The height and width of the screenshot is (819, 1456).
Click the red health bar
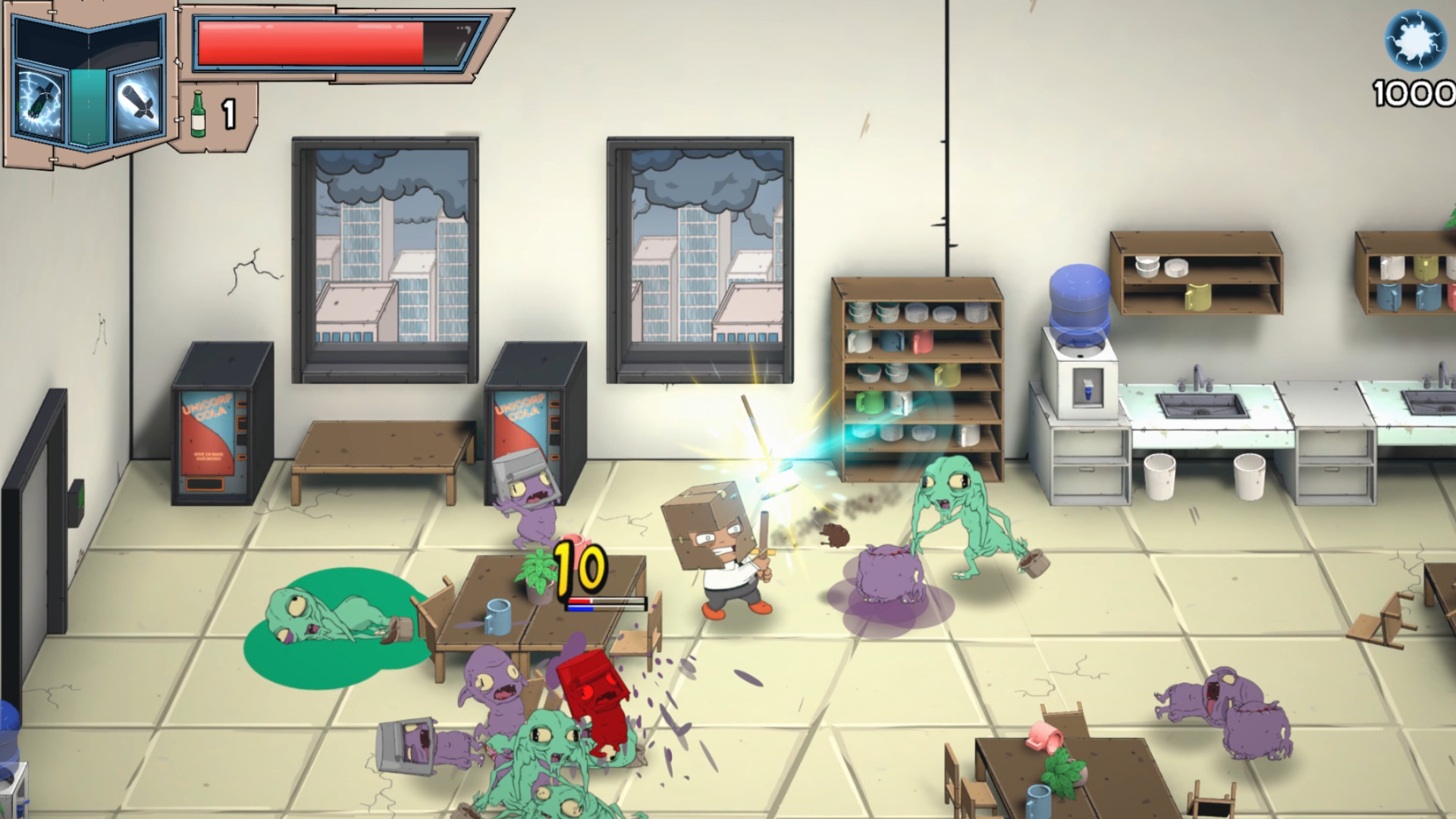311,42
